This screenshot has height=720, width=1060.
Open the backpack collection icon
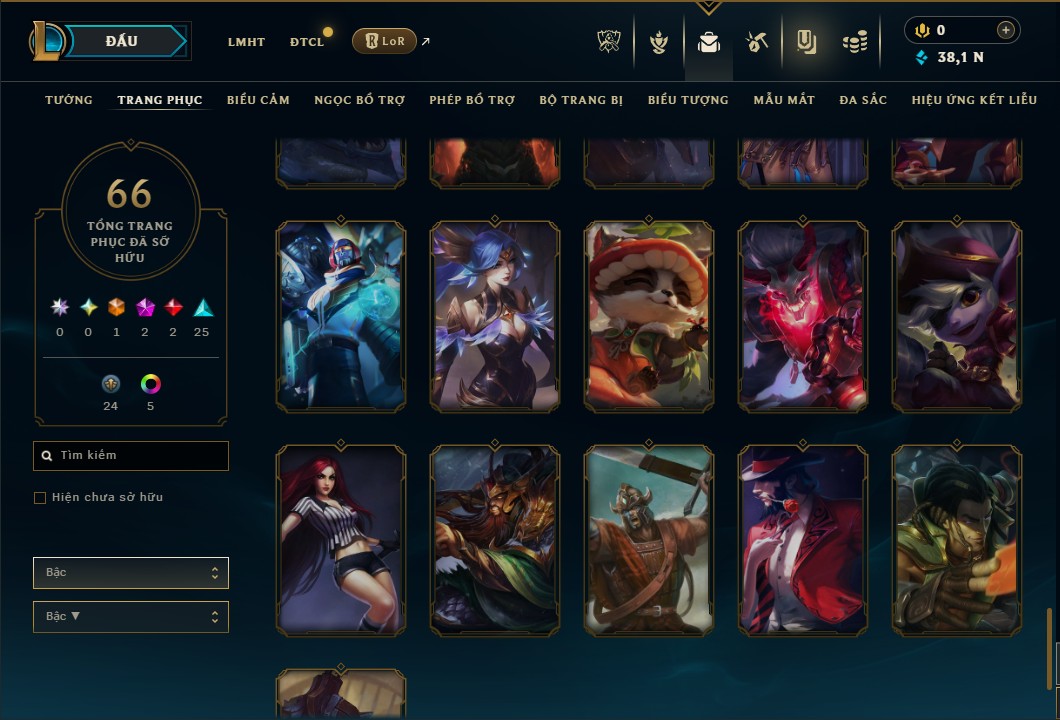709,42
